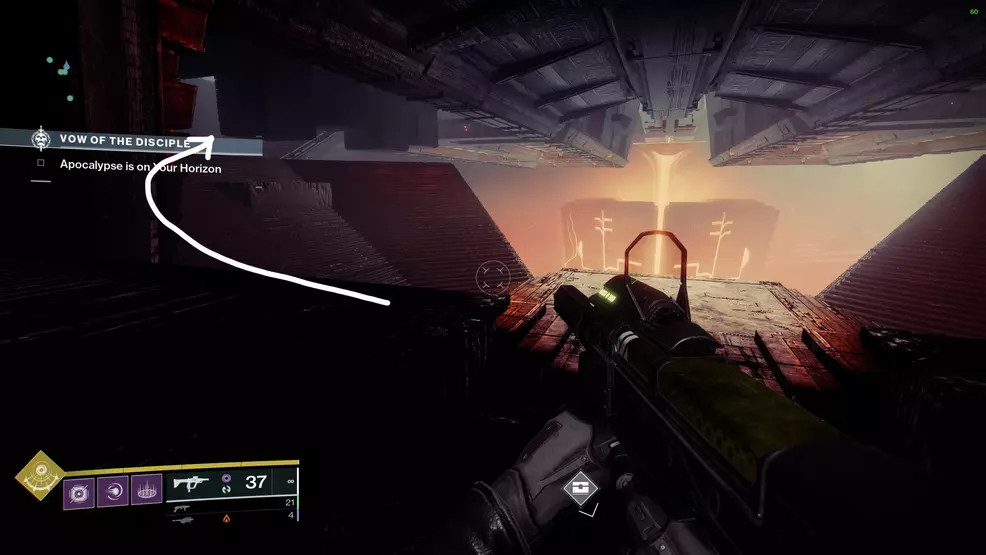Trigger the purple melee orb ability icon
This screenshot has width=986, height=555.
coord(113,492)
